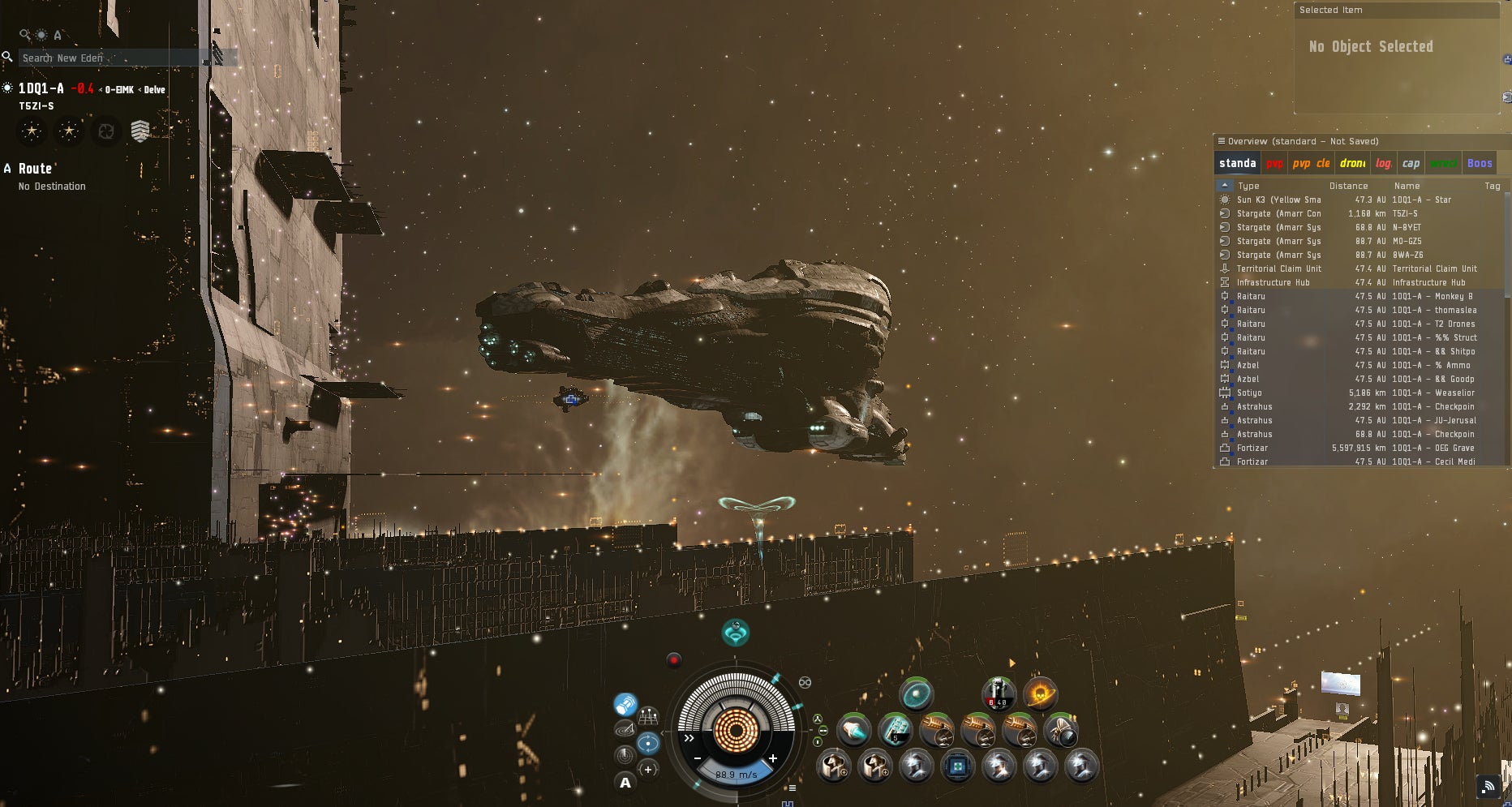The width and height of the screenshot is (1512, 807).
Task: Click the sort arrow above the Type column
Action: [x=1225, y=186]
